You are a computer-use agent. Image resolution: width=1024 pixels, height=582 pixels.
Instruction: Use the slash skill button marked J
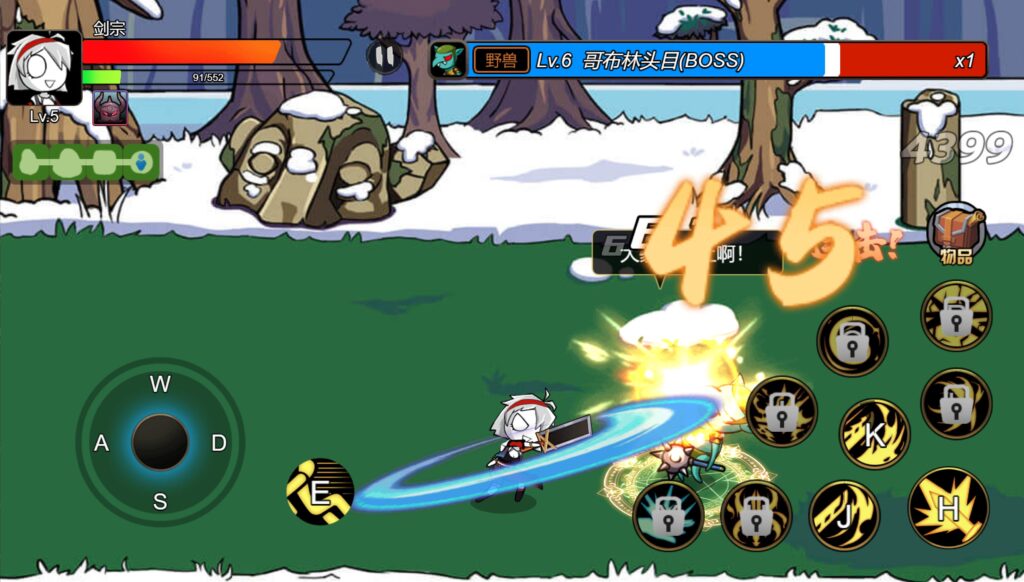tap(844, 516)
